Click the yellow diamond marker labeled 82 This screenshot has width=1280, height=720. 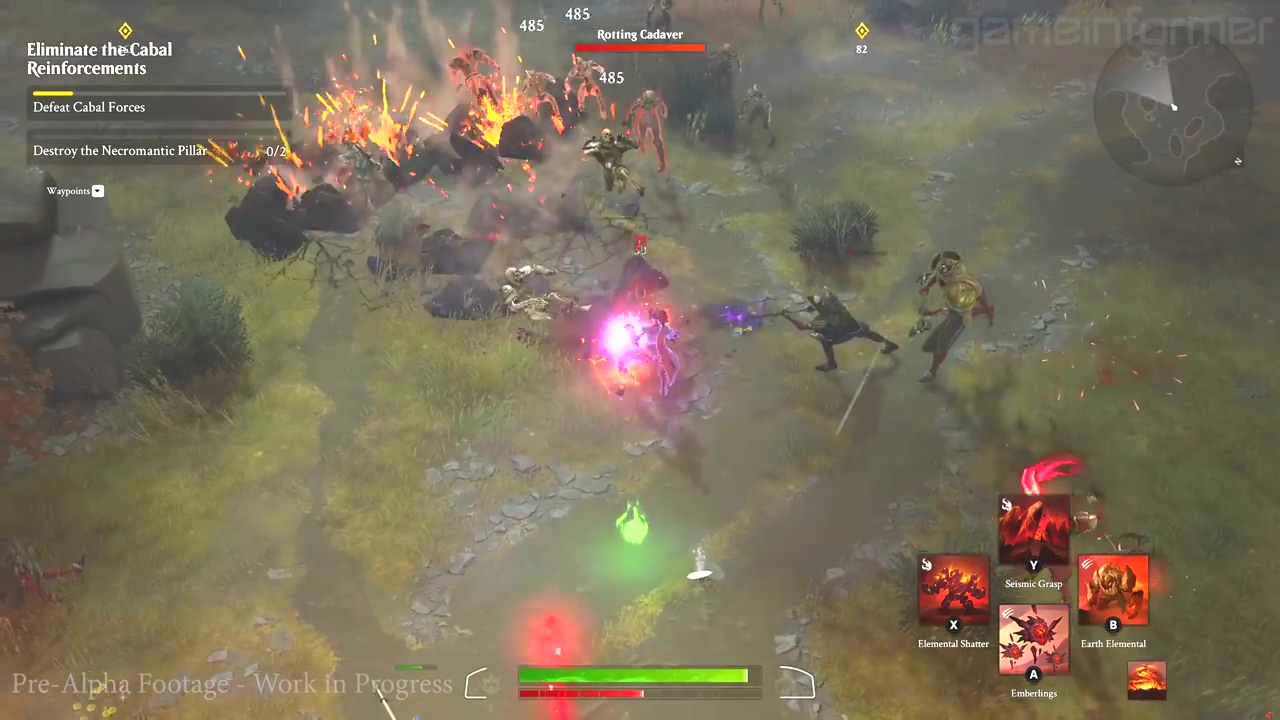point(861,31)
